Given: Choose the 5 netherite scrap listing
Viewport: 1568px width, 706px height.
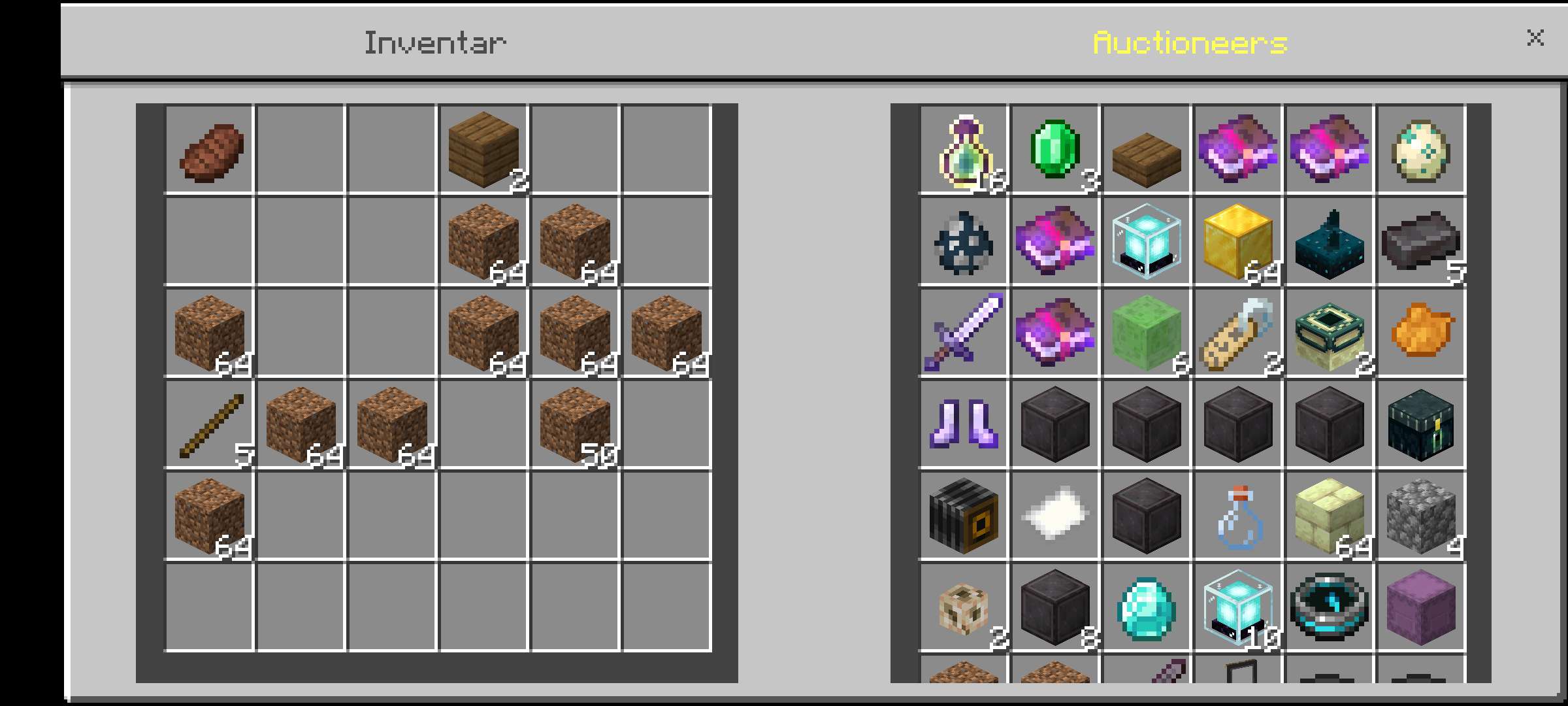Looking at the screenshot, I should point(1421,242).
